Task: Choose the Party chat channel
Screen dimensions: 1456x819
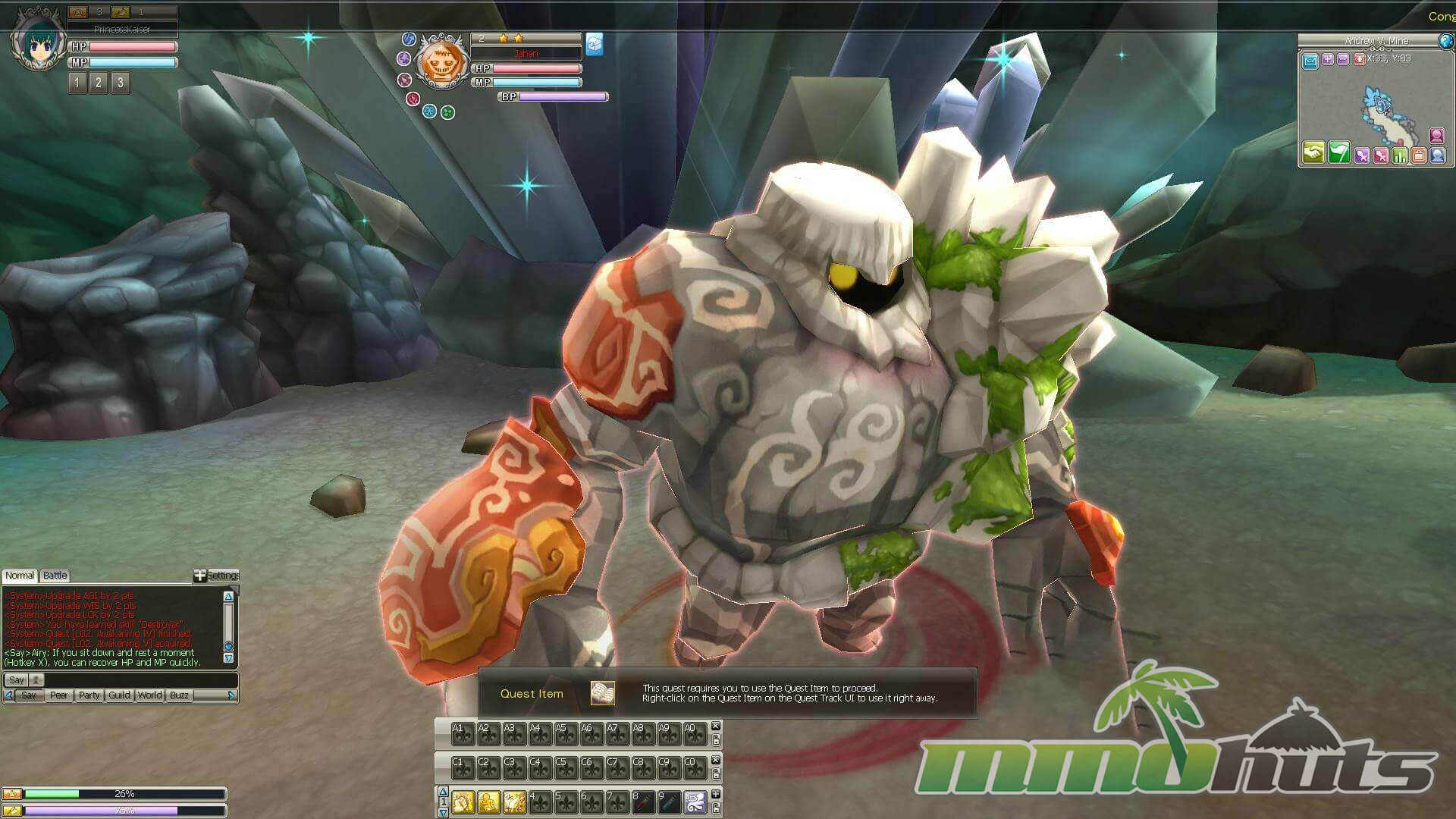Action: 89,695
